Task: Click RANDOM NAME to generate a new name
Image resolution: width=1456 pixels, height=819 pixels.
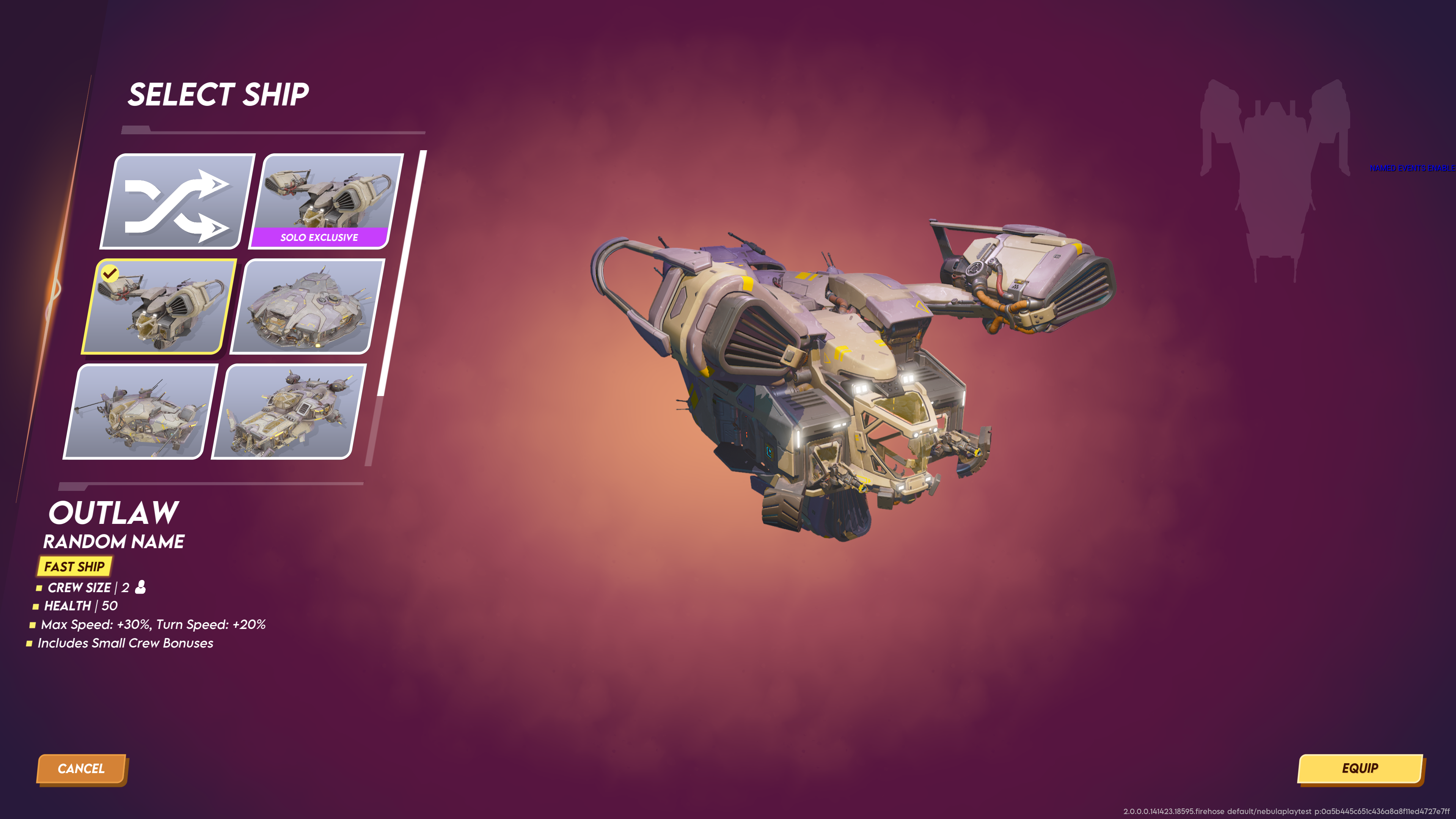Action: pos(114,541)
